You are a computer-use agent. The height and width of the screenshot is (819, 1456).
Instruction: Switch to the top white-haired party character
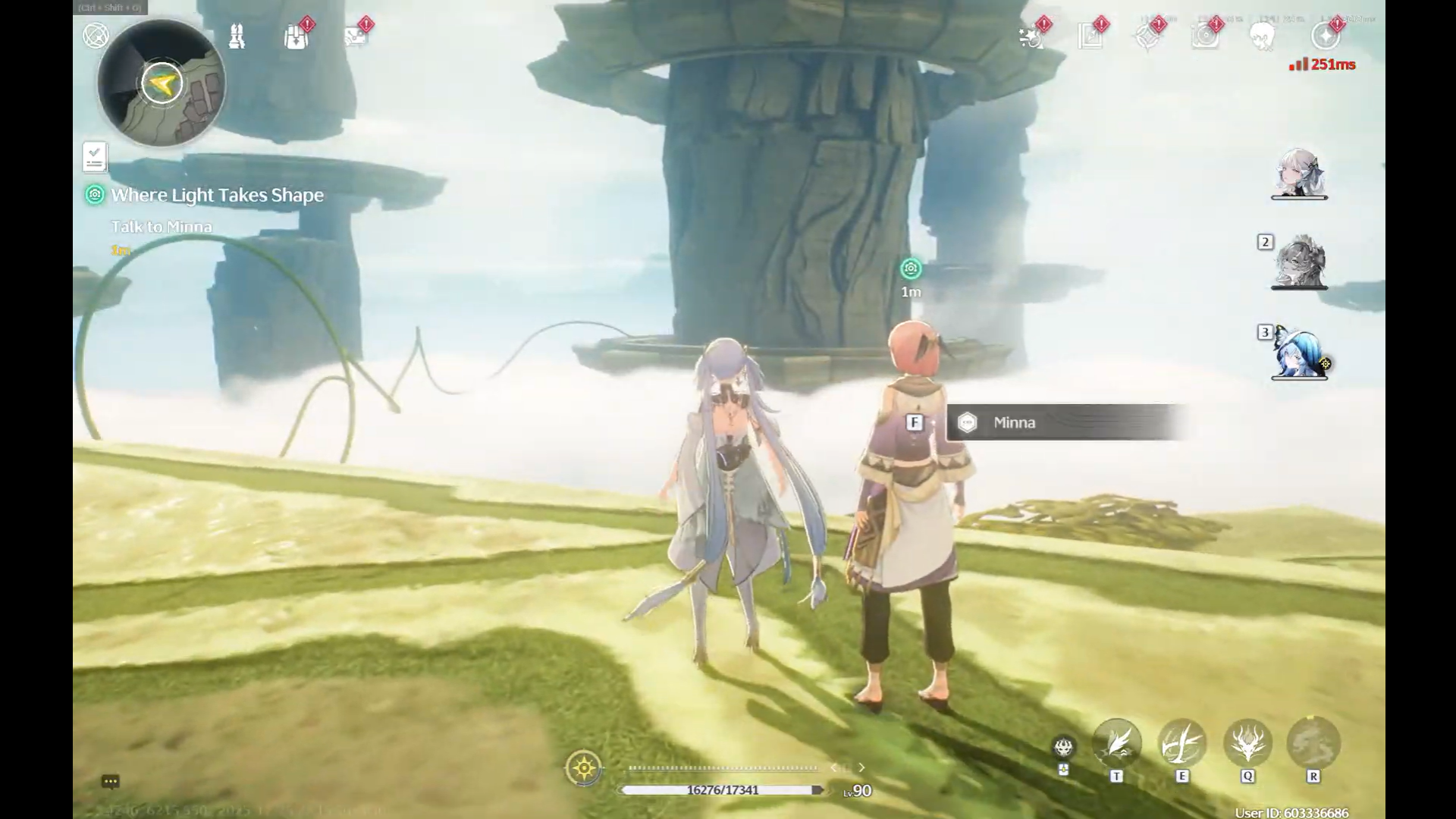click(1299, 173)
